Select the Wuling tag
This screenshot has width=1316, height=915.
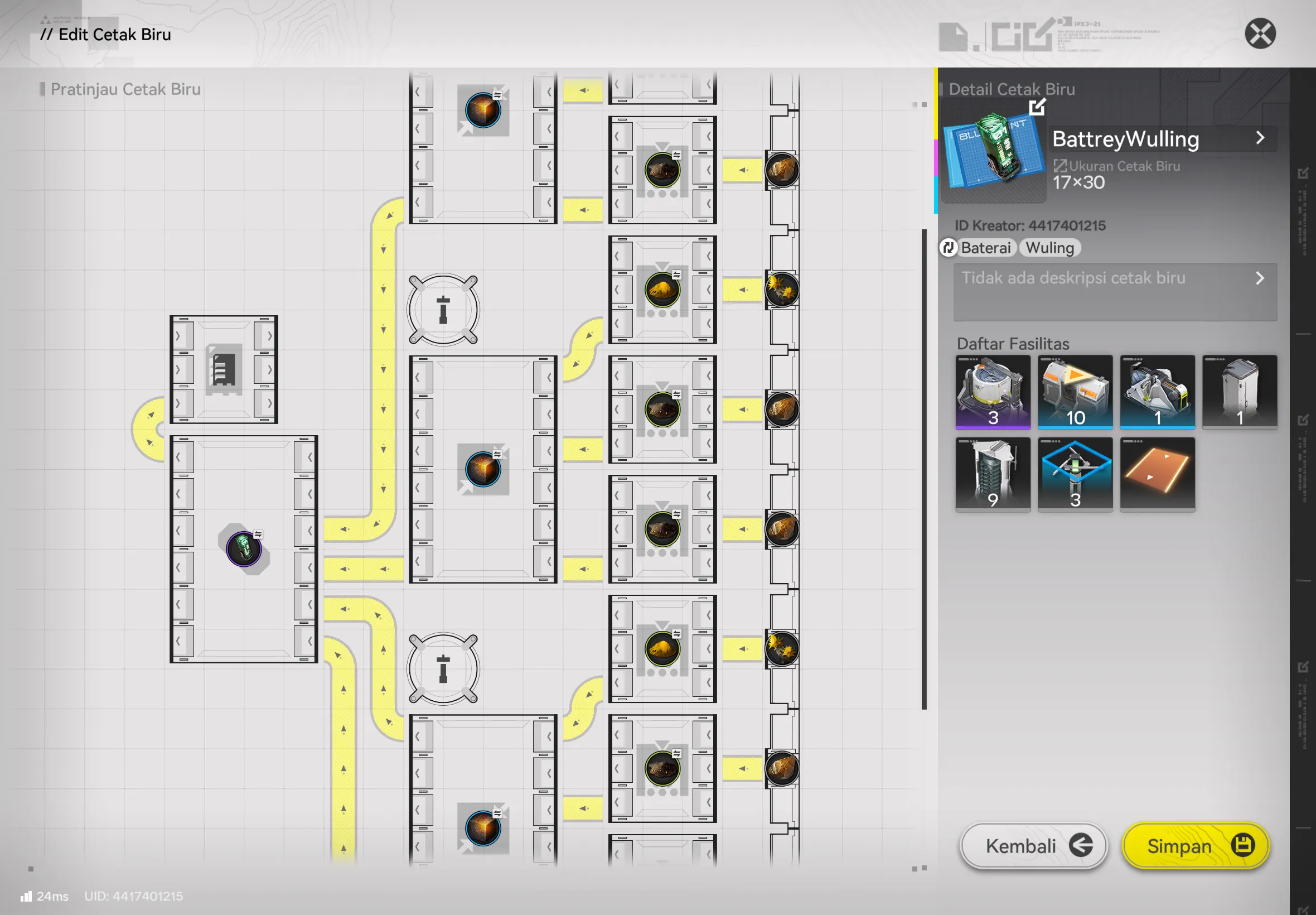coord(1049,248)
